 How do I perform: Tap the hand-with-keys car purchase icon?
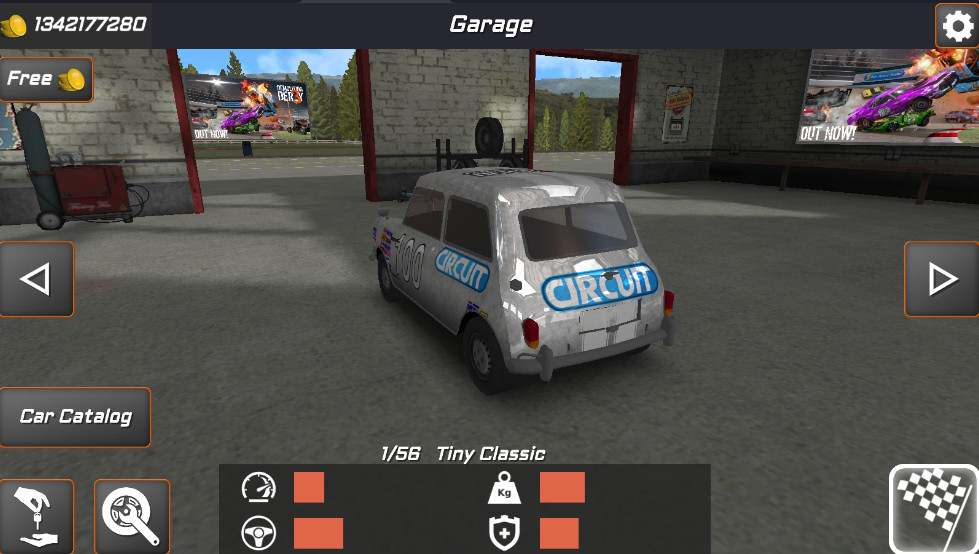point(37,516)
